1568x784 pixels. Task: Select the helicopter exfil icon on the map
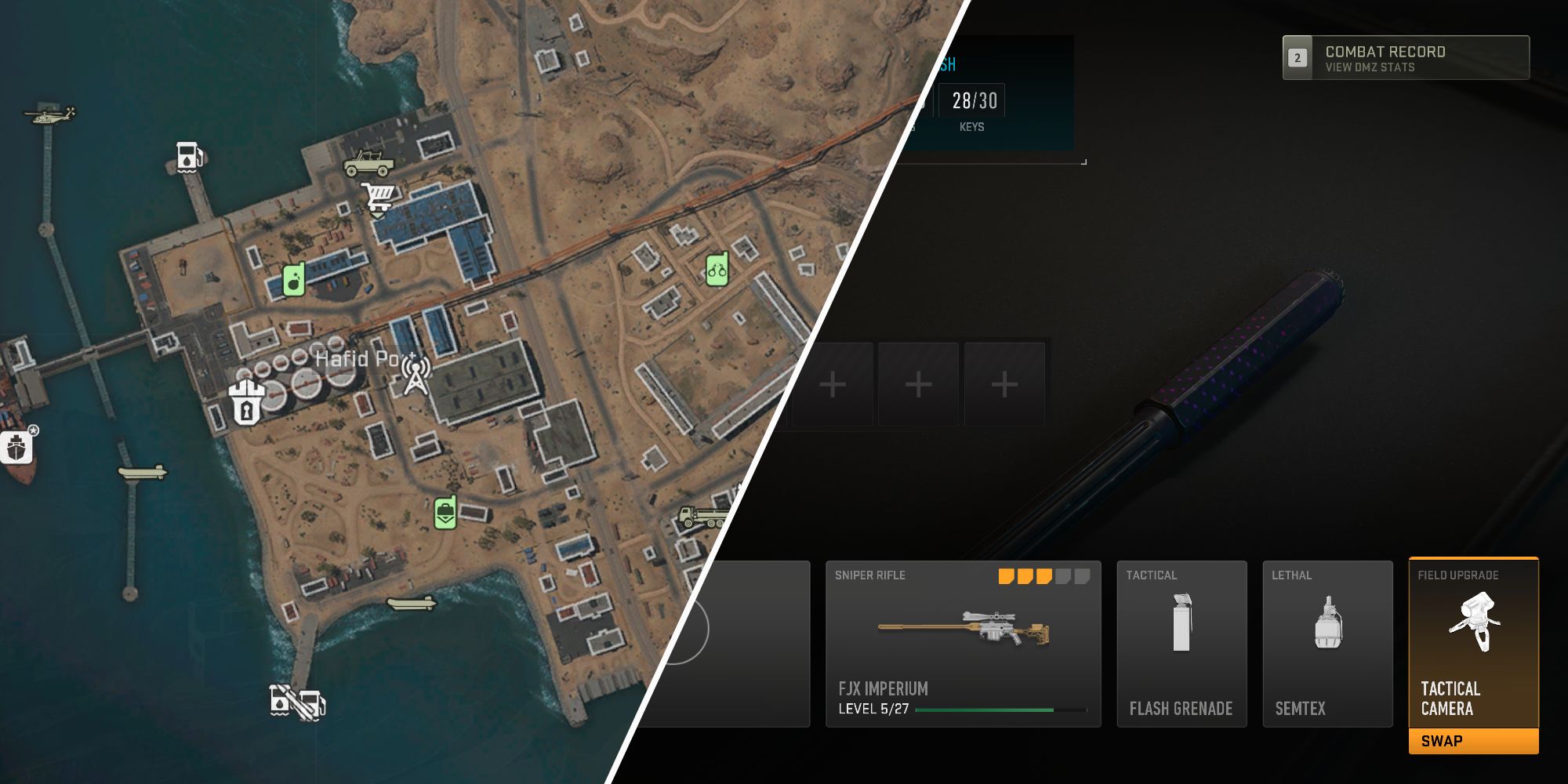coord(51,116)
